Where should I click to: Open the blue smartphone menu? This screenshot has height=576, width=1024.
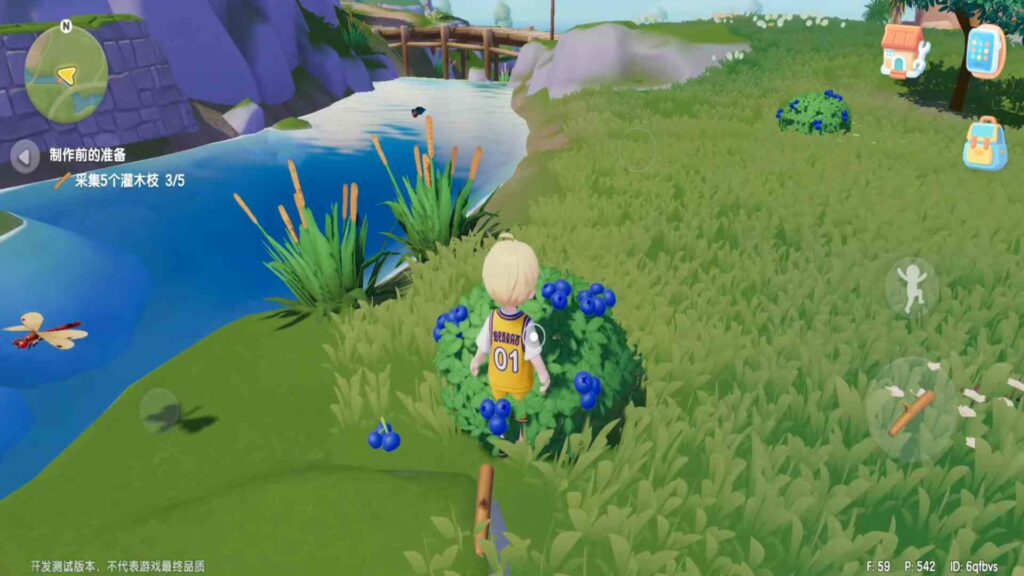(985, 50)
